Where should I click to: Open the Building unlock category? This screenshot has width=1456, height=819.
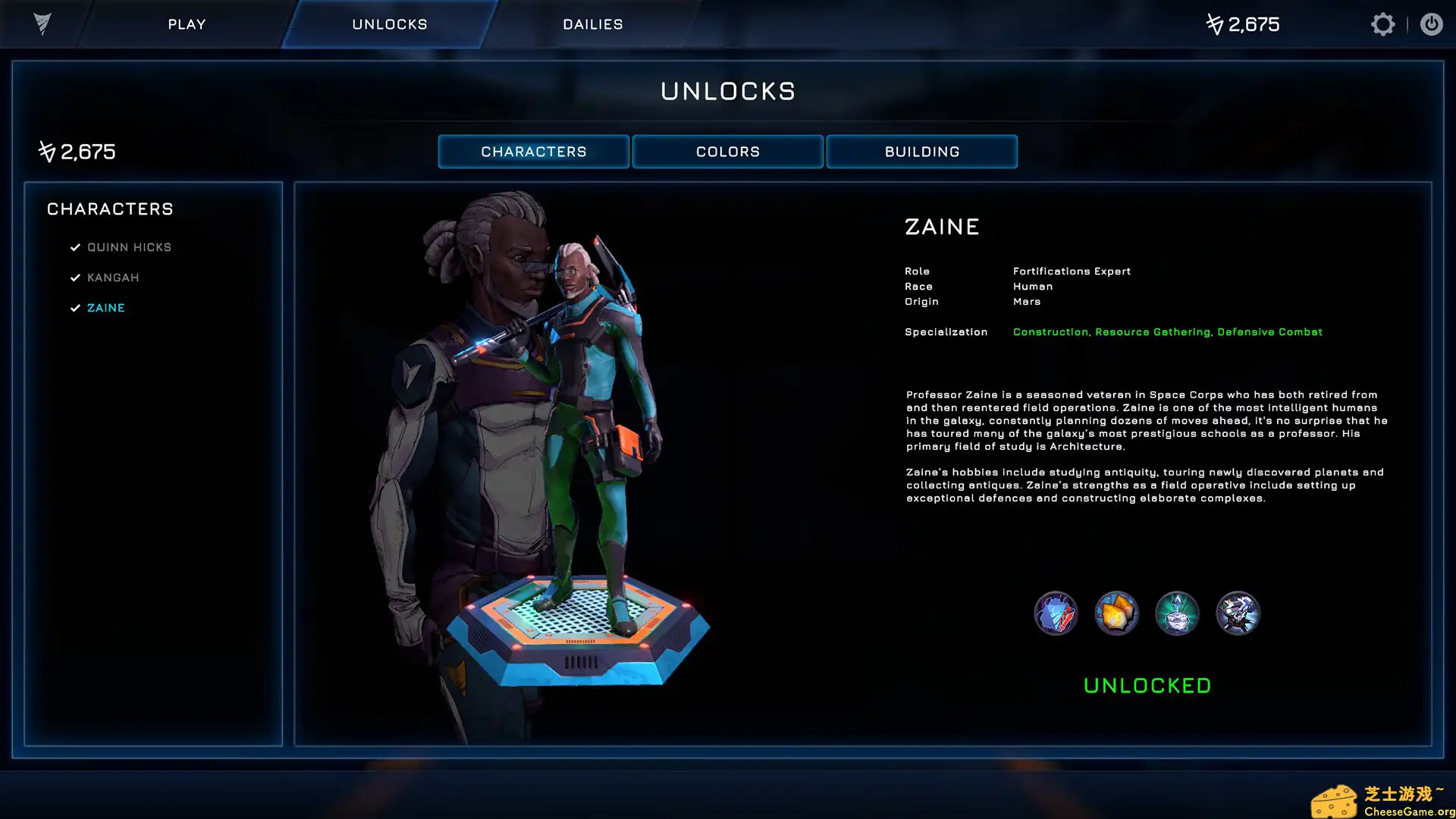click(x=921, y=152)
